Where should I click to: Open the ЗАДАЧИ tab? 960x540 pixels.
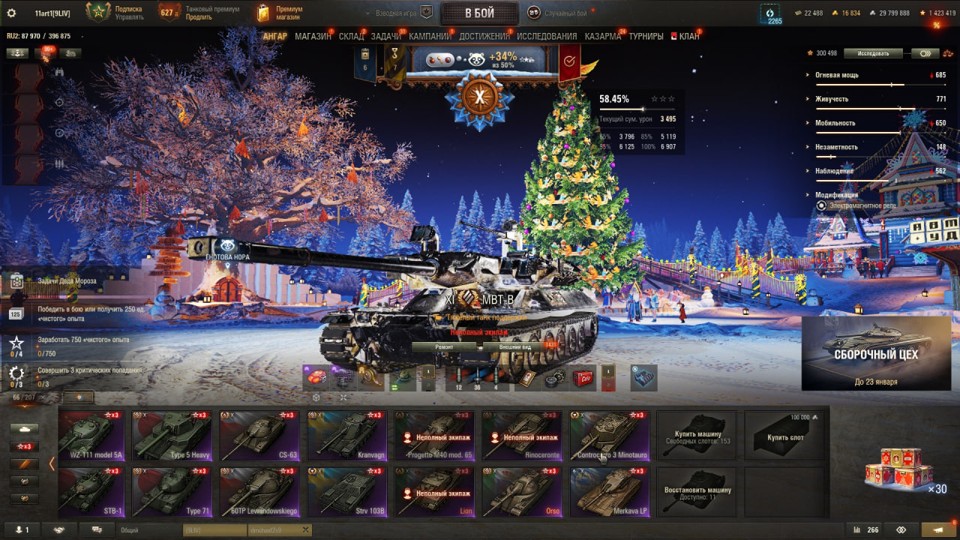pos(386,37)
